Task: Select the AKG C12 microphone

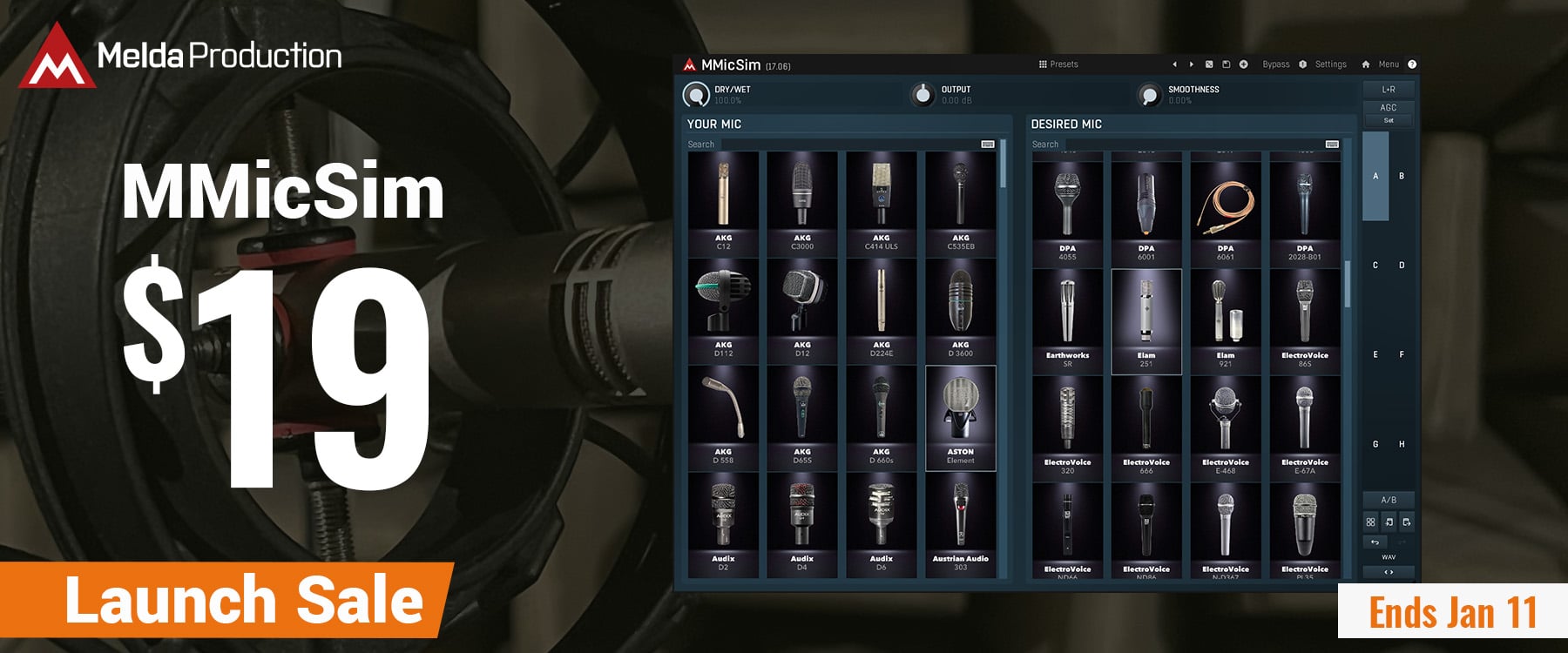Action: (x=723, y=203)
